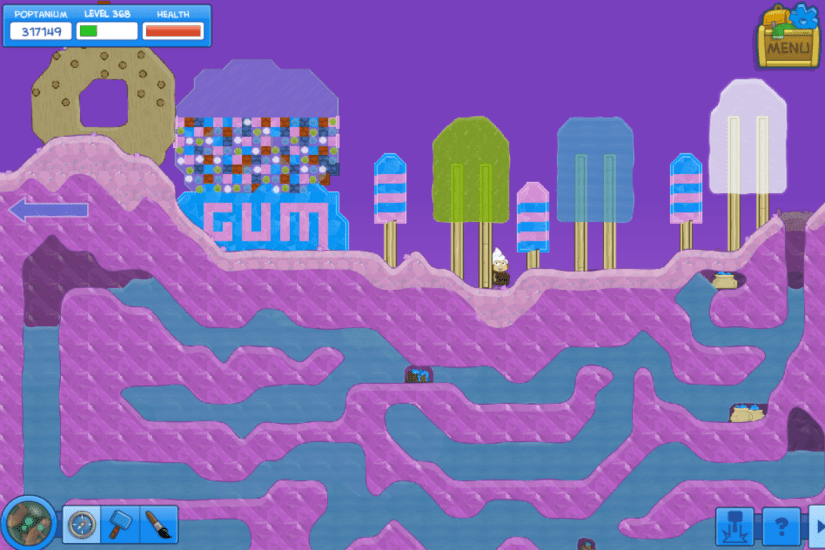Open help with the question mark
The width and height of the screenshot is (825, 550).
click(781, 524)
